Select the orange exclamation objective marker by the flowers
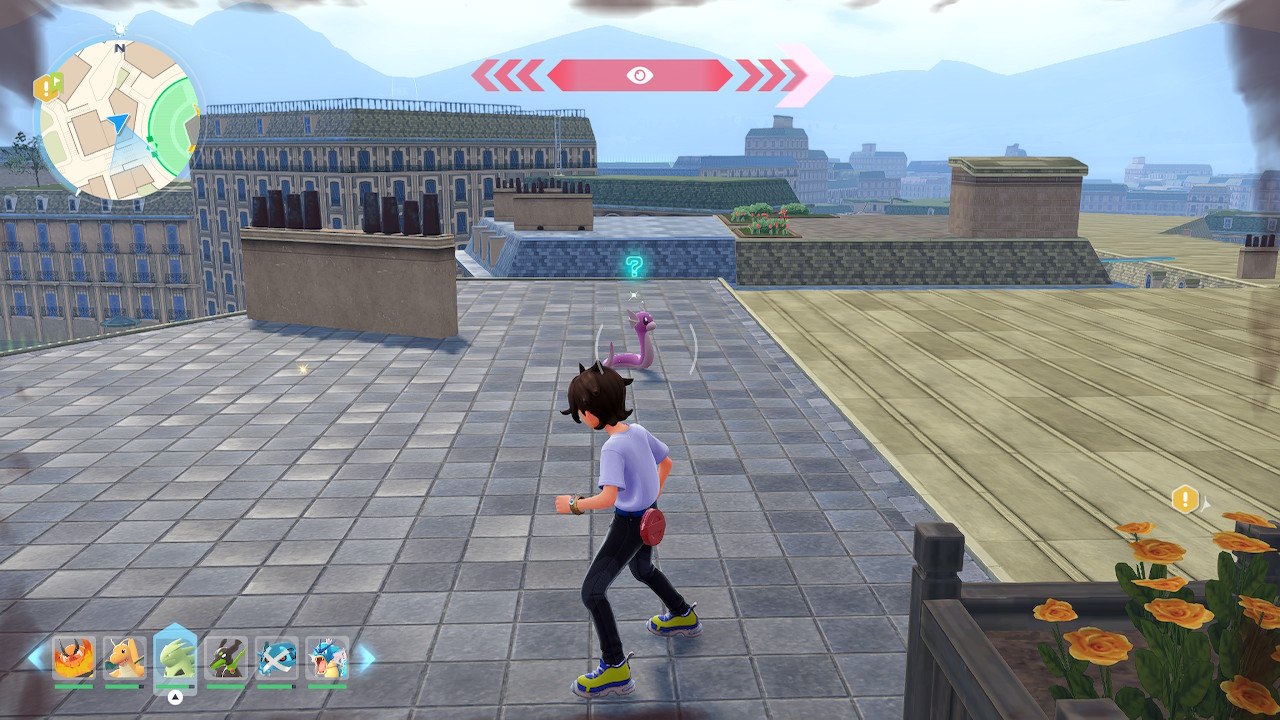This screenshot has width=1280, height=720. (x=1185, y=498)
